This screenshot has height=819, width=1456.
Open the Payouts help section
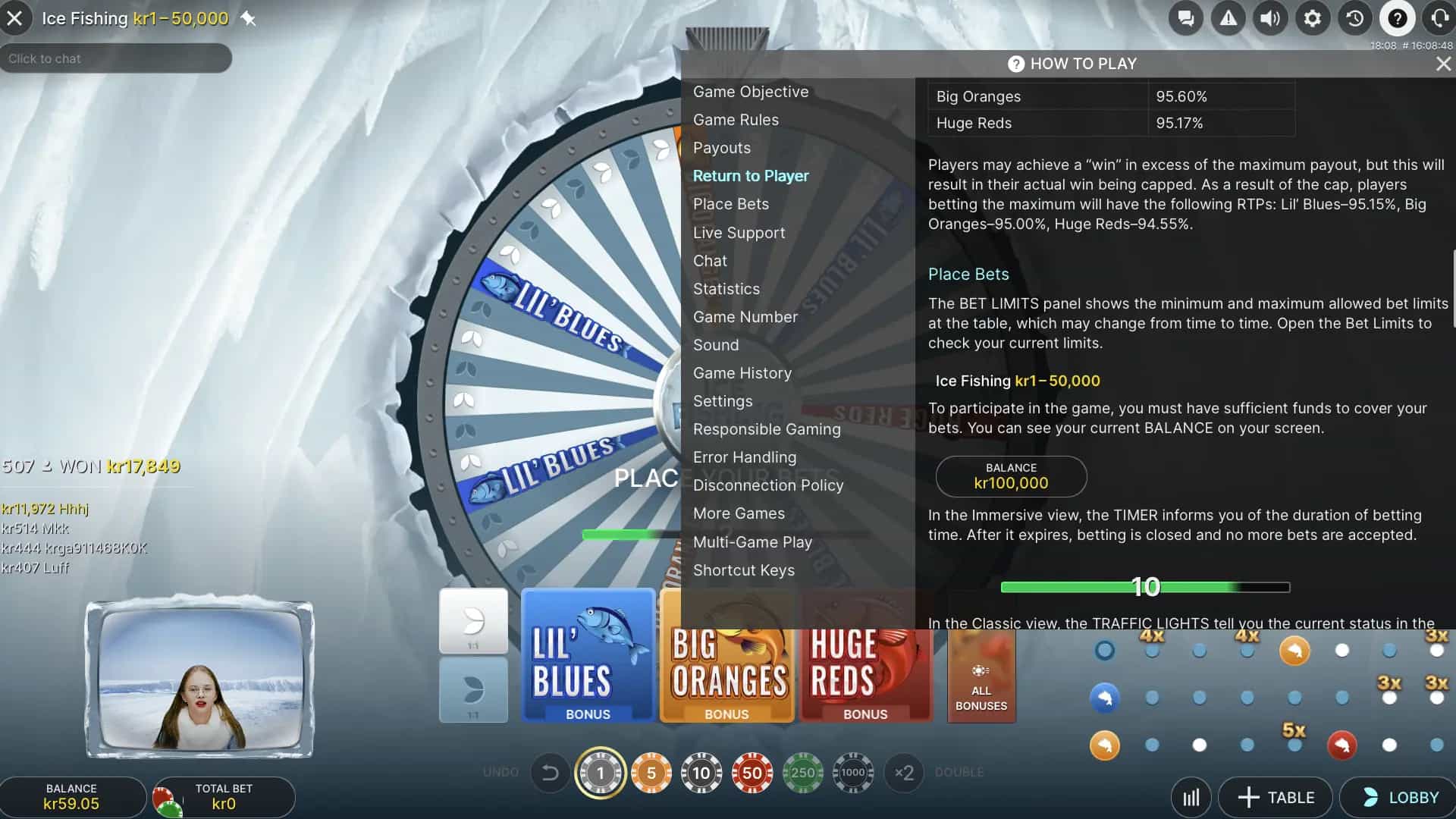point(721,147)
